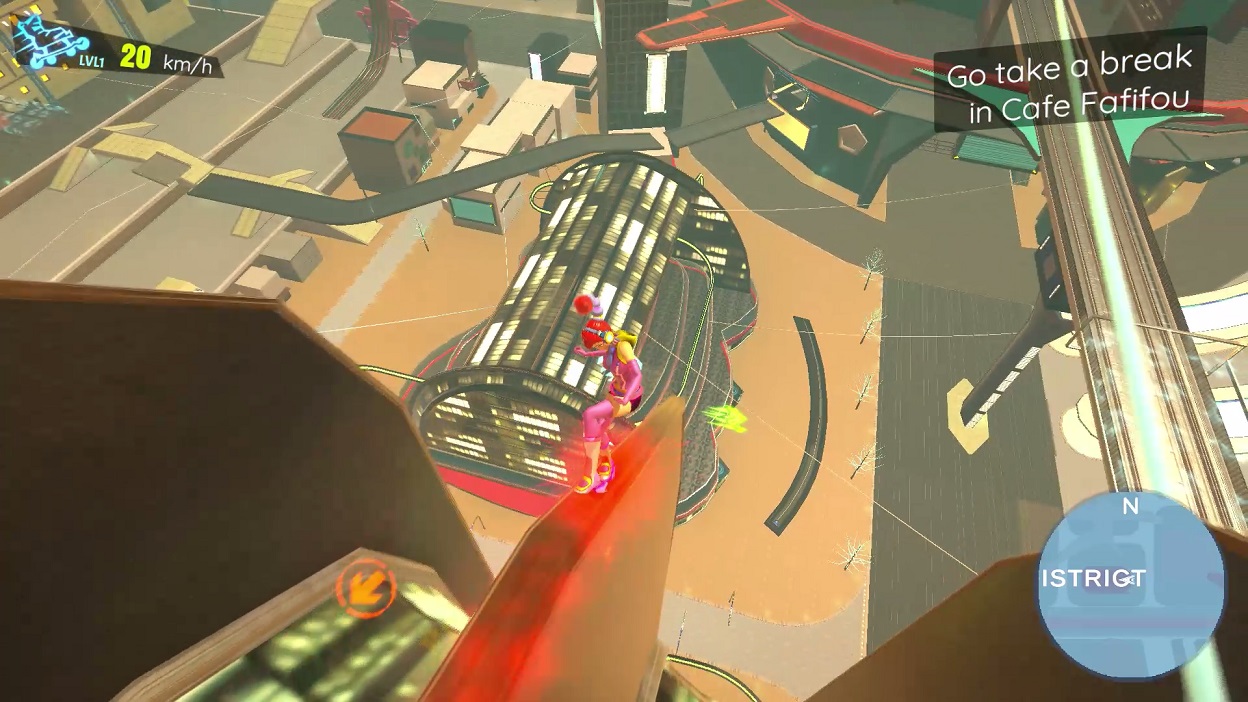Click the orange objective arrow marker
1248x702 pixels.
tap(365, 587)
